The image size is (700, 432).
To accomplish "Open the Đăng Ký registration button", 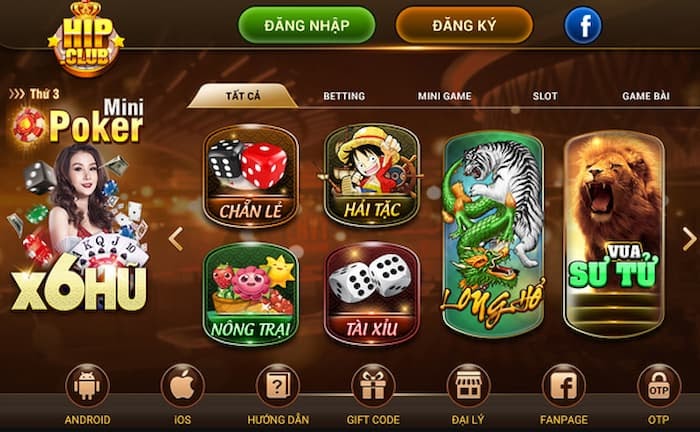I will click(x=464, y=25).
